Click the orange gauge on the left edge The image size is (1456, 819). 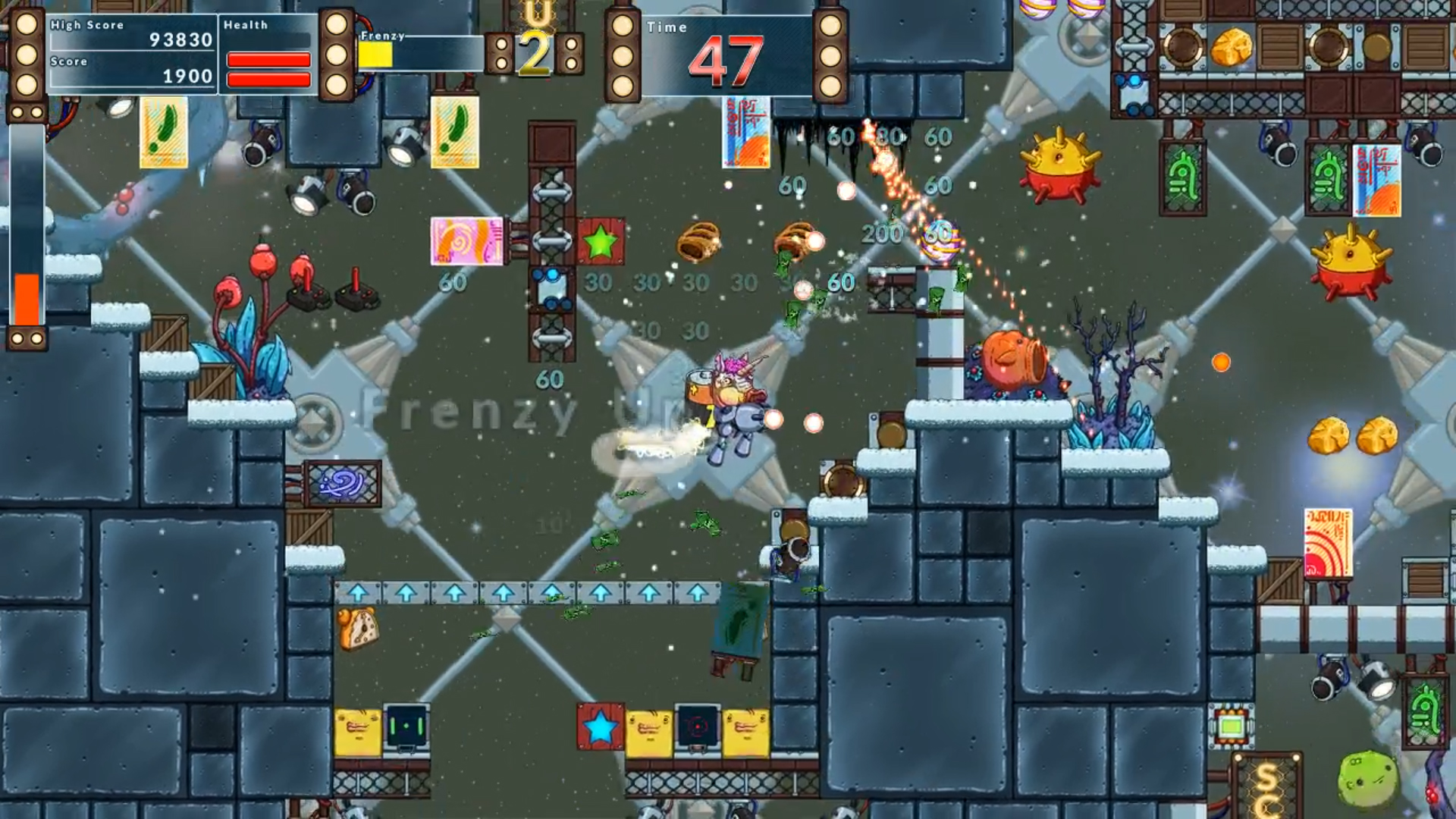click(x=26, y=292)
